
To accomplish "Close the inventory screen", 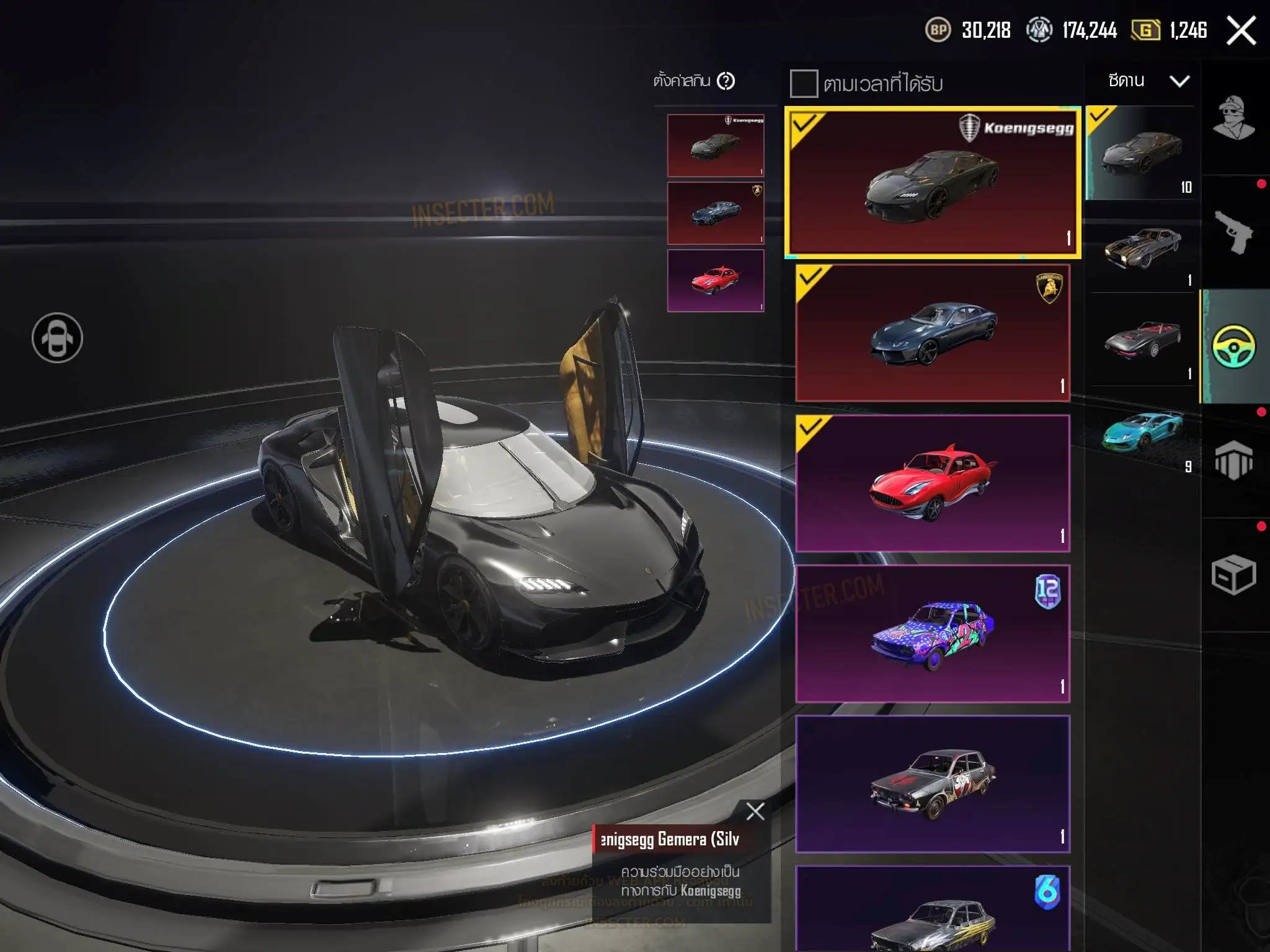I will coord(1241,30).
